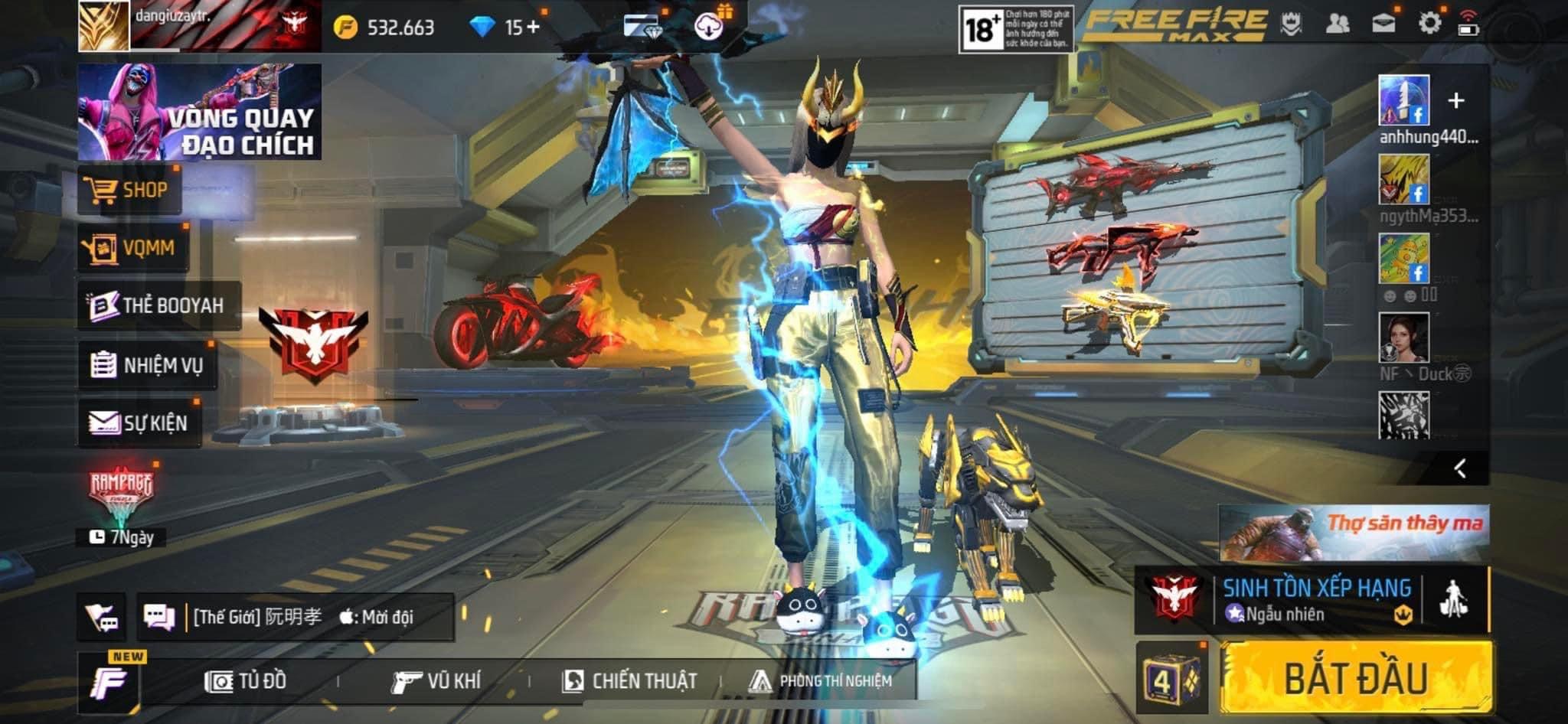
Task: Open THẺ BOOYAH pass
Action: point(158,305)
